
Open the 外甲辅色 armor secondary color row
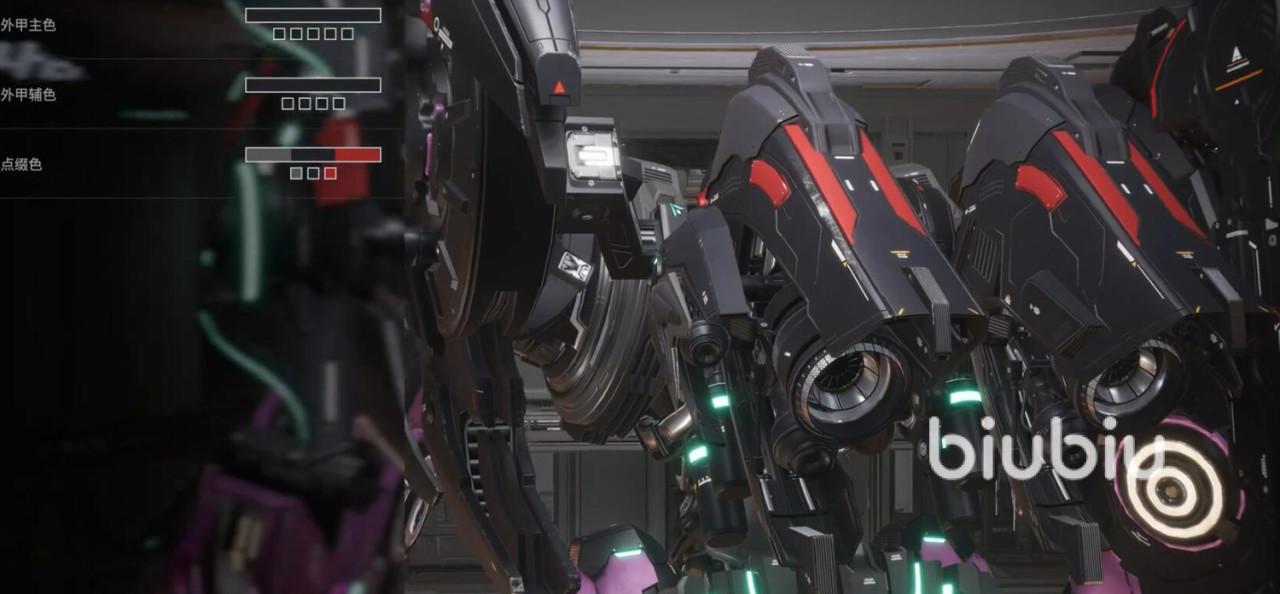click(x=28, y=95)
